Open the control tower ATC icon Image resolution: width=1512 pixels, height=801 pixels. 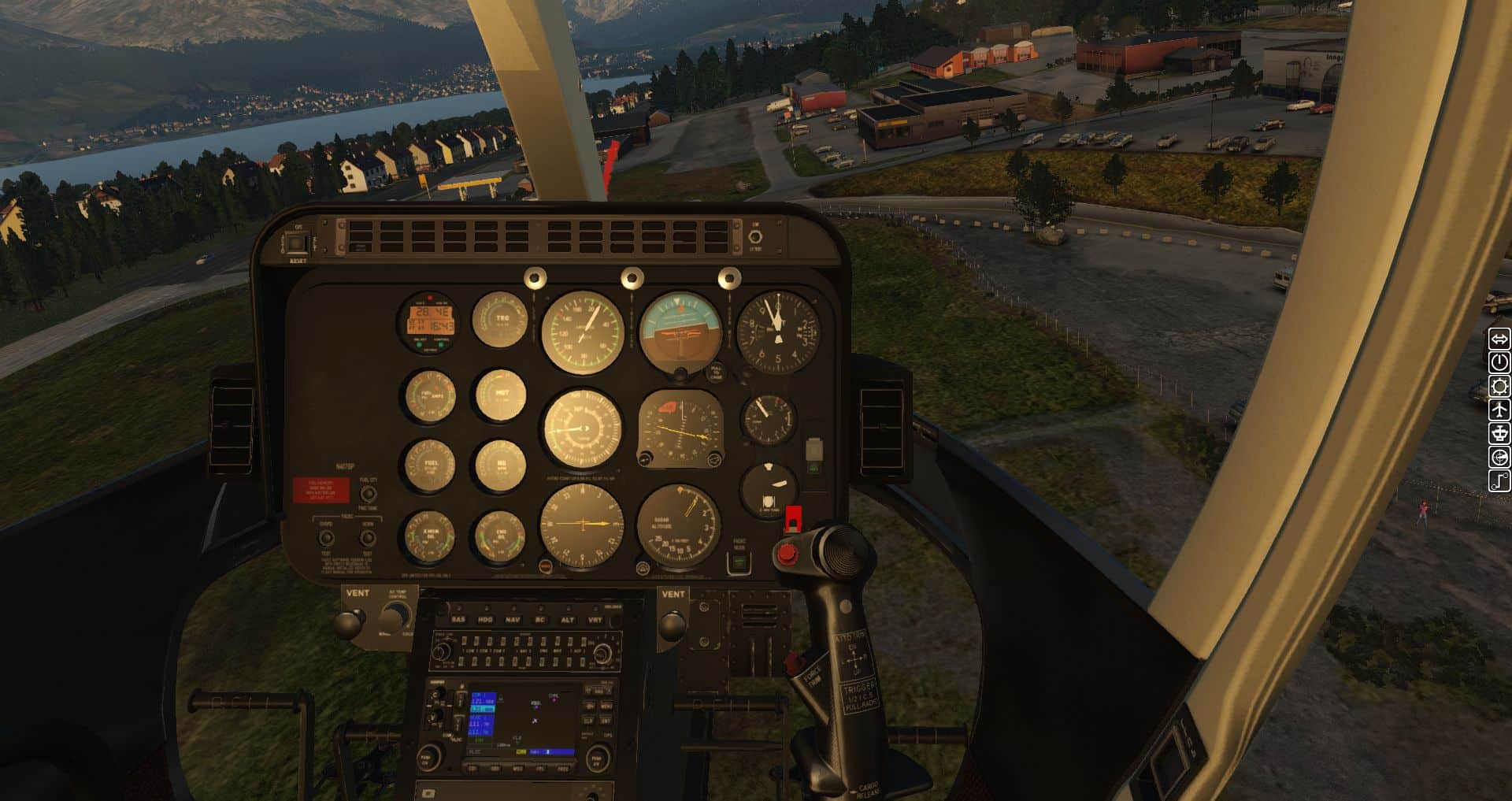1499,433
